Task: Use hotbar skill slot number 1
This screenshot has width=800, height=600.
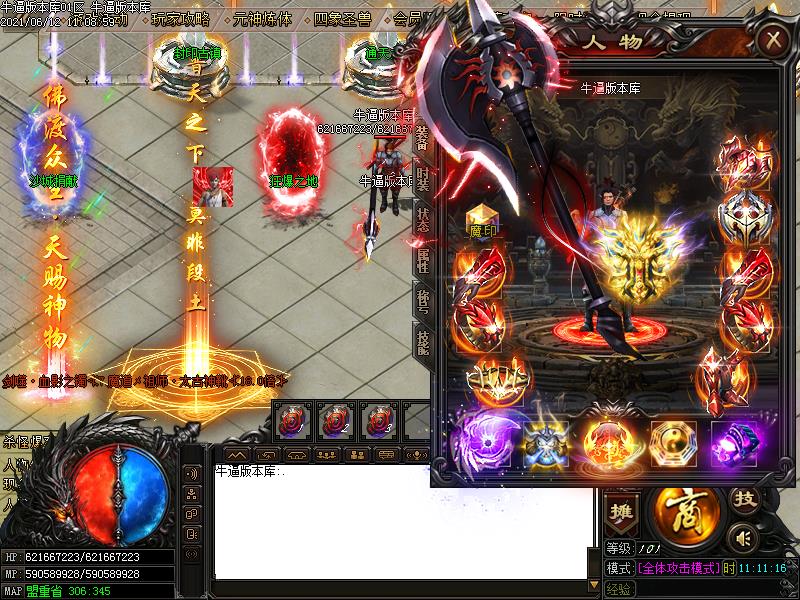Action: coord(292,420)
